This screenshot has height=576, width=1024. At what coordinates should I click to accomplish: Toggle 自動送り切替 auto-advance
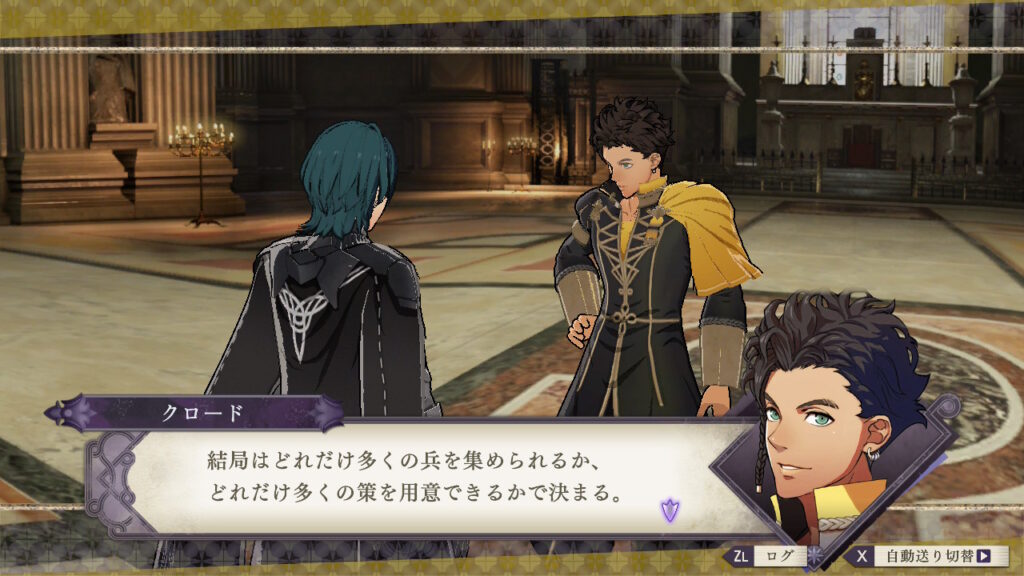tap(930, 556)
